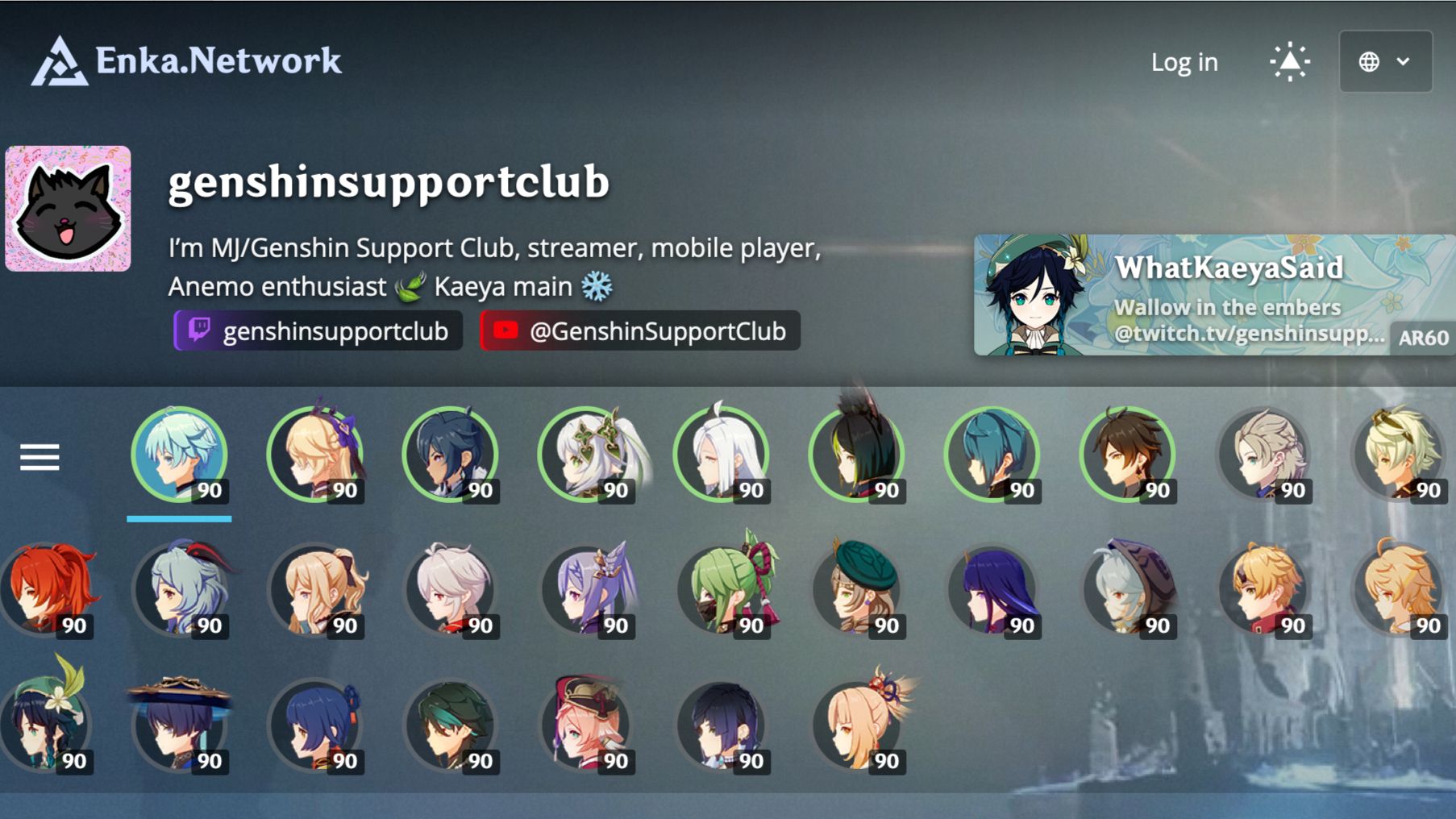1456x819 pixels.
Task: Click the Log in link
Action: click(1184, 61)
